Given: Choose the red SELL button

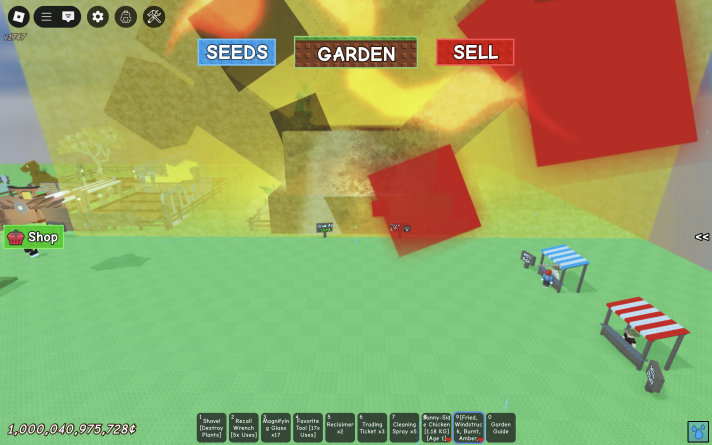Looking at the screenshot, I should (x=475, y=52).
